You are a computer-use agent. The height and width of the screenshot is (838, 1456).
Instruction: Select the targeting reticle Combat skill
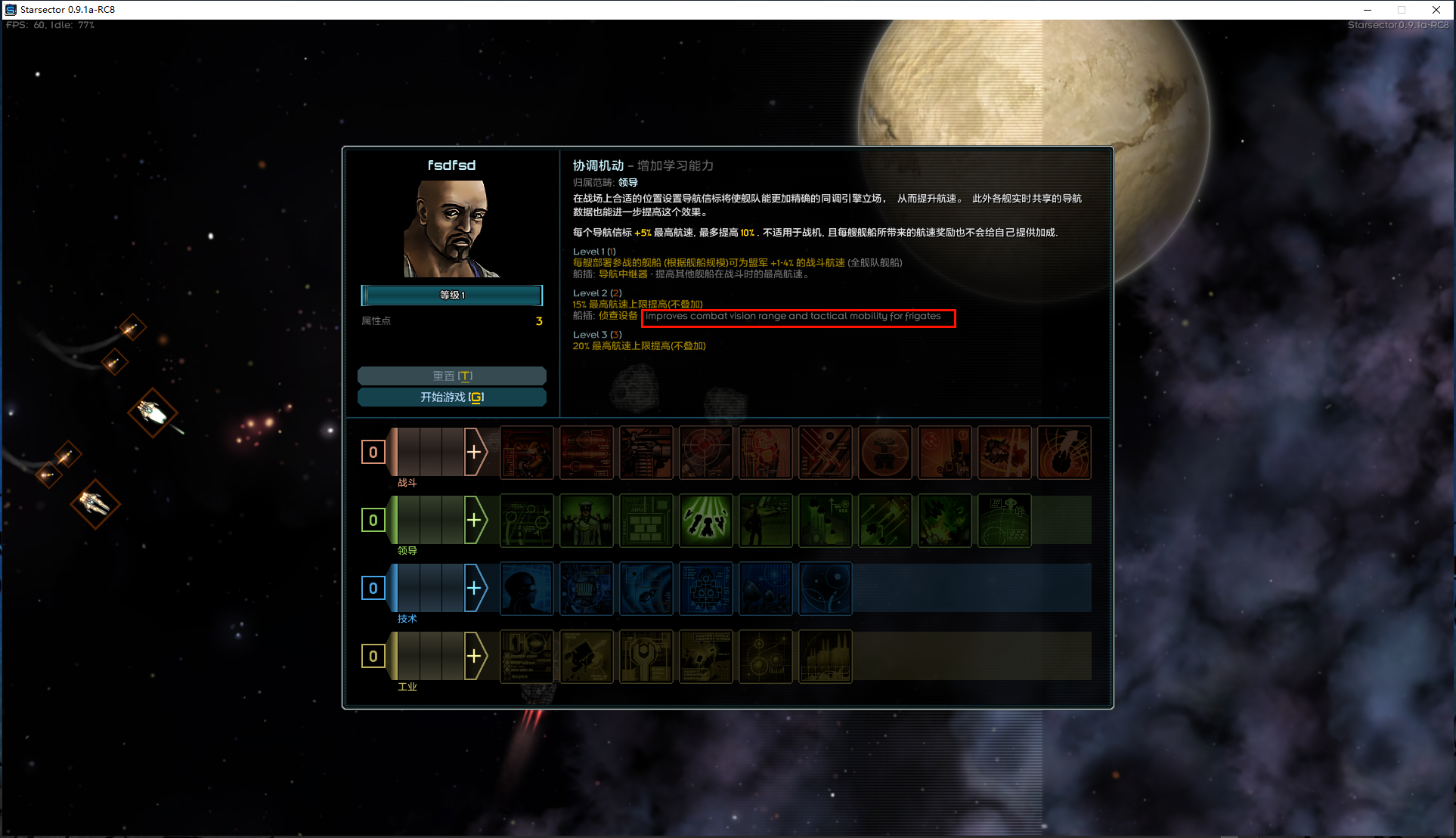point(706,453)
